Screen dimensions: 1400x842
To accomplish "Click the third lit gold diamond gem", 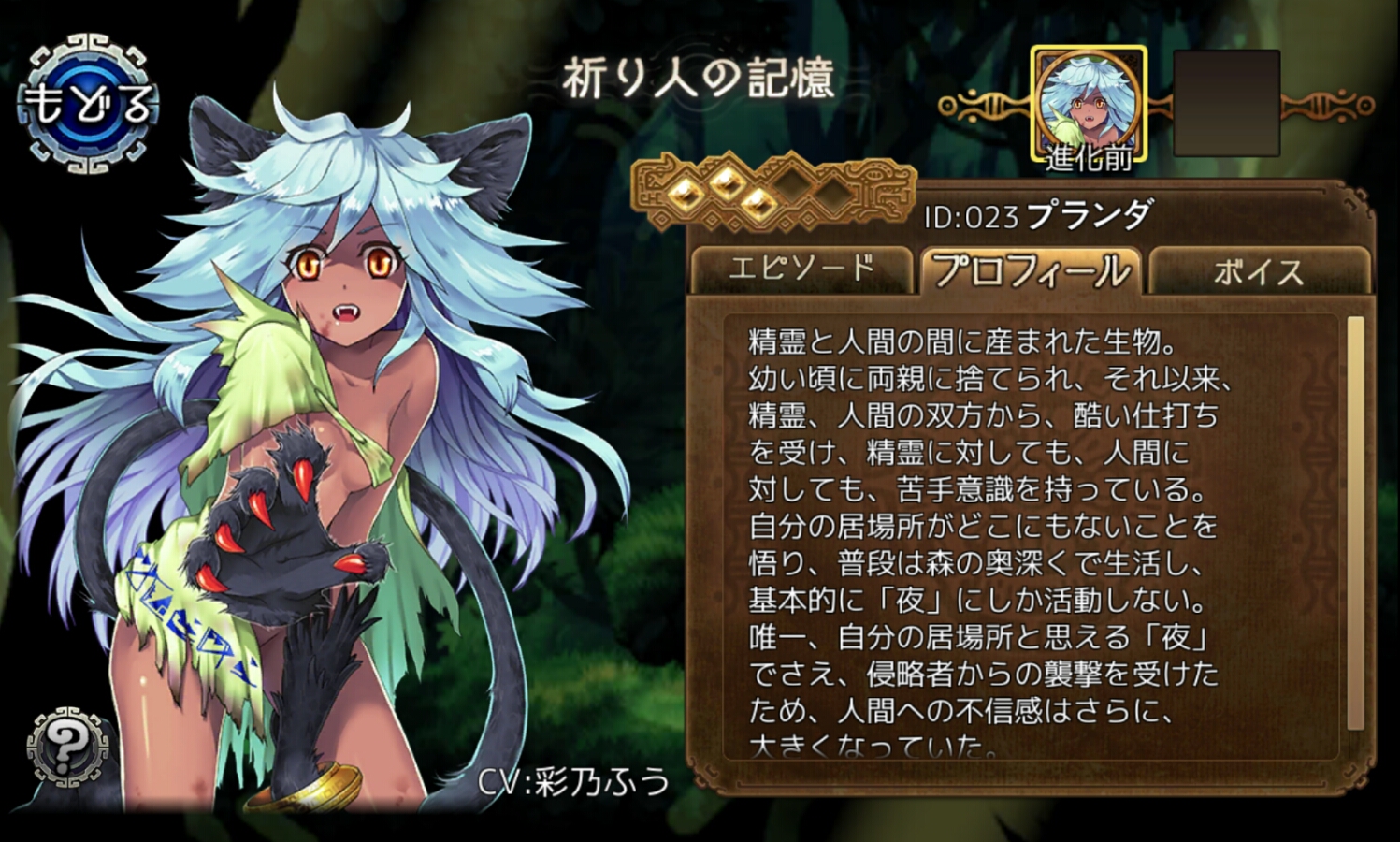I will pyautogui.click(x=758, y=202).
